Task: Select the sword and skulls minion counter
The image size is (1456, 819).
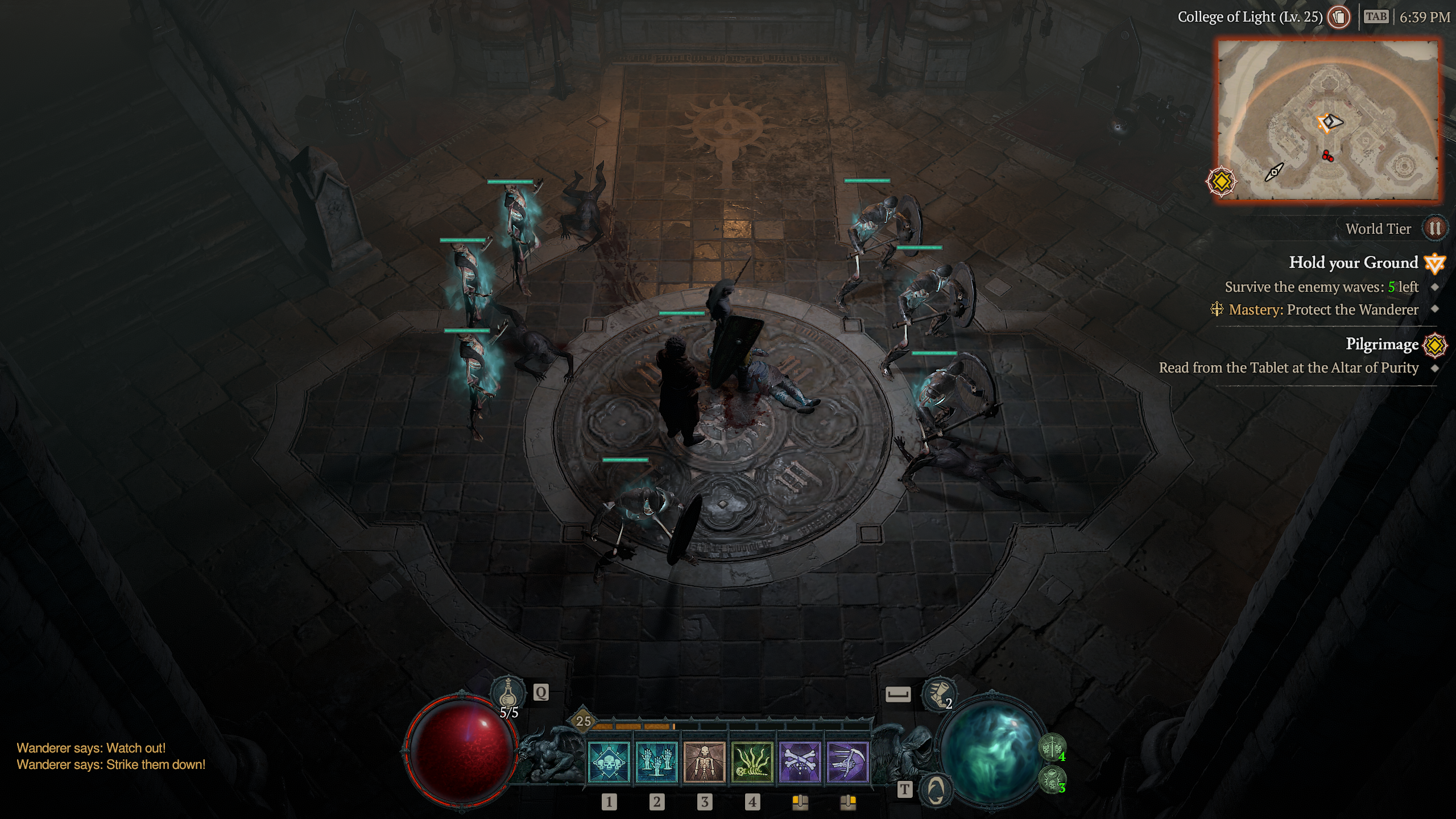Action: tap(1053, 747)
